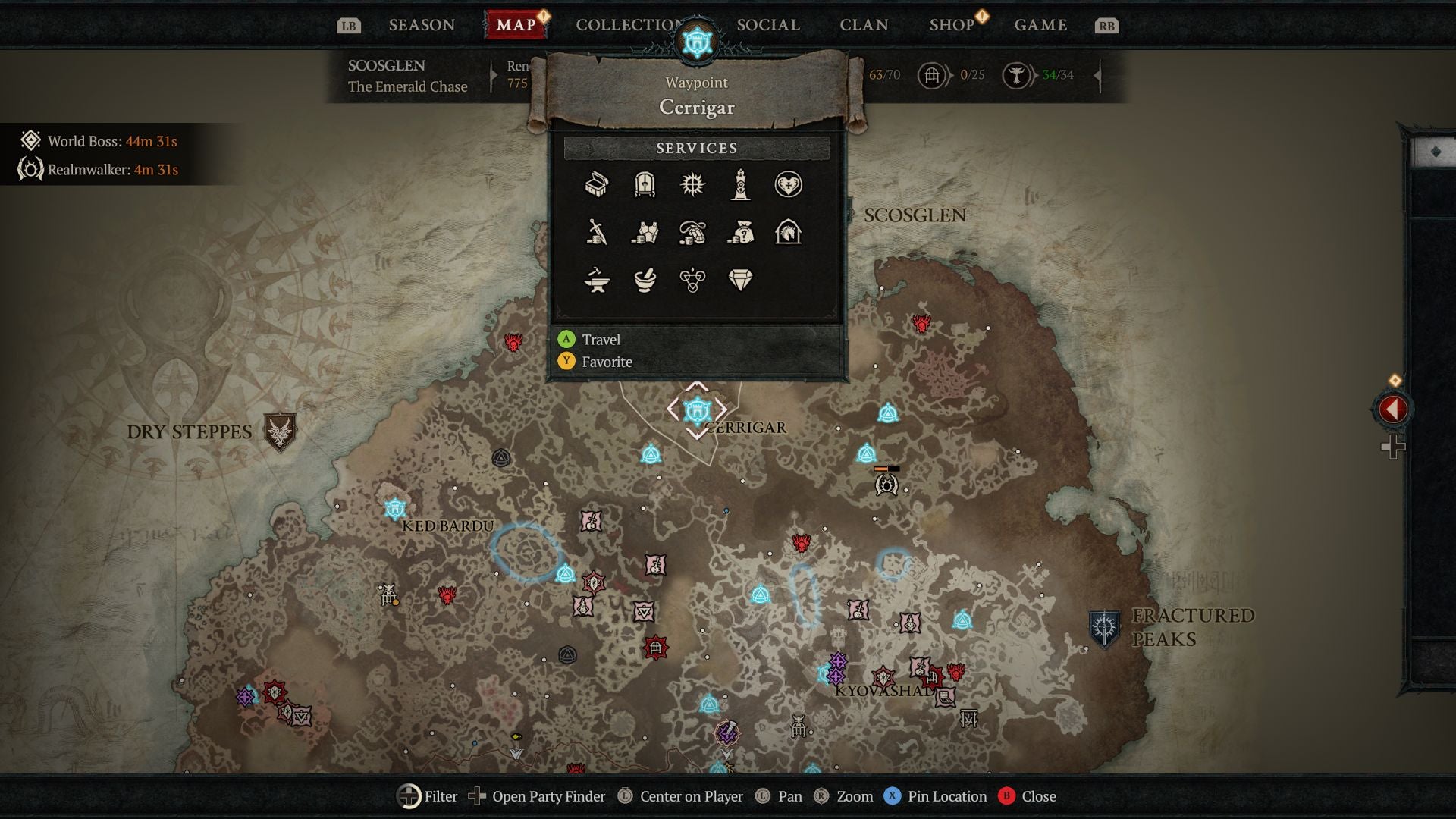The height and width of the screenshot is (819, 1456).
Task: Select the Weapons vendor sword icon
Action: 596,234
